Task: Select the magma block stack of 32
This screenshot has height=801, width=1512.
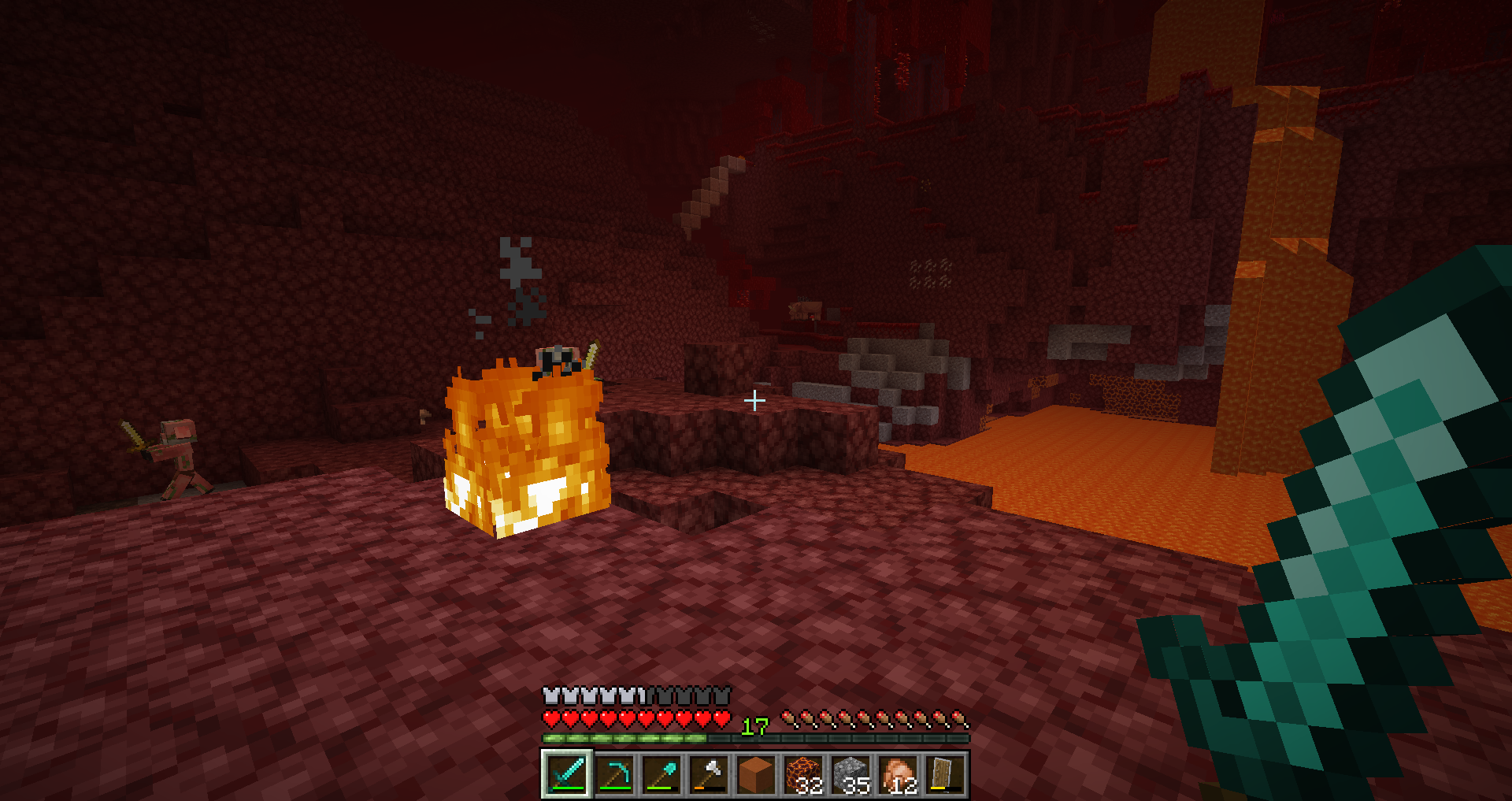Action: pos(803,774)
